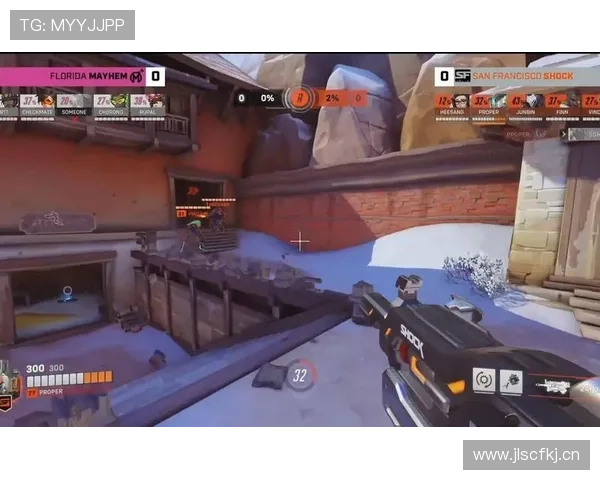Choose Chorong's player card

click(111, 104)
